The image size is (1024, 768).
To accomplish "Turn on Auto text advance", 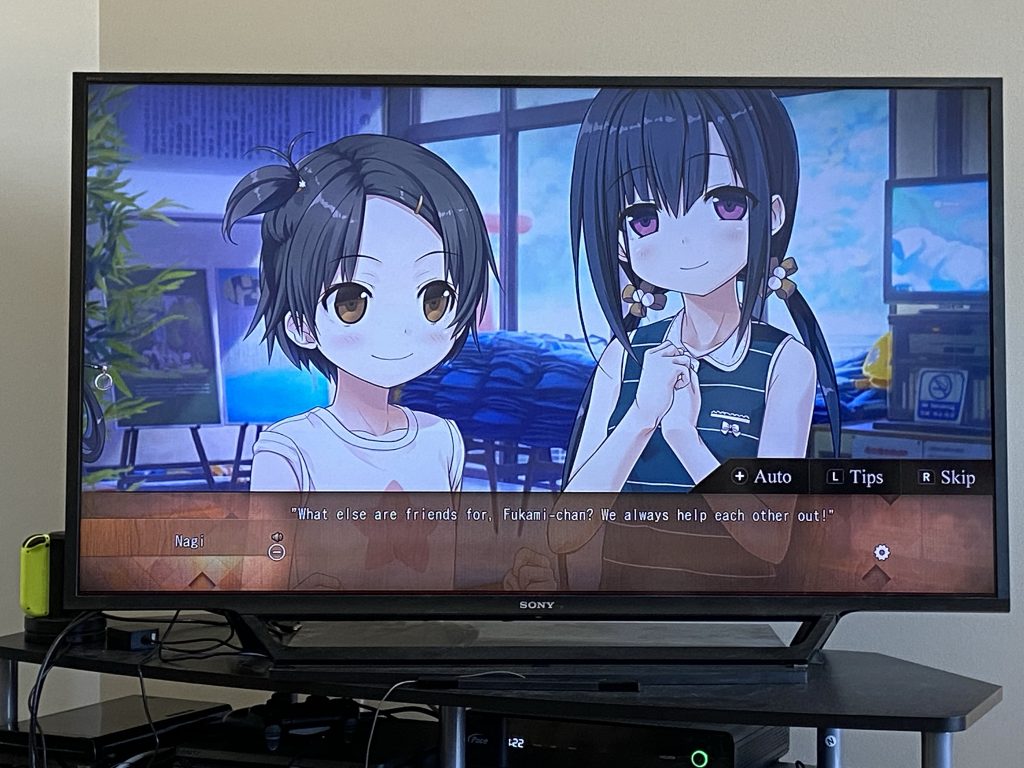I will pos(762,477).
